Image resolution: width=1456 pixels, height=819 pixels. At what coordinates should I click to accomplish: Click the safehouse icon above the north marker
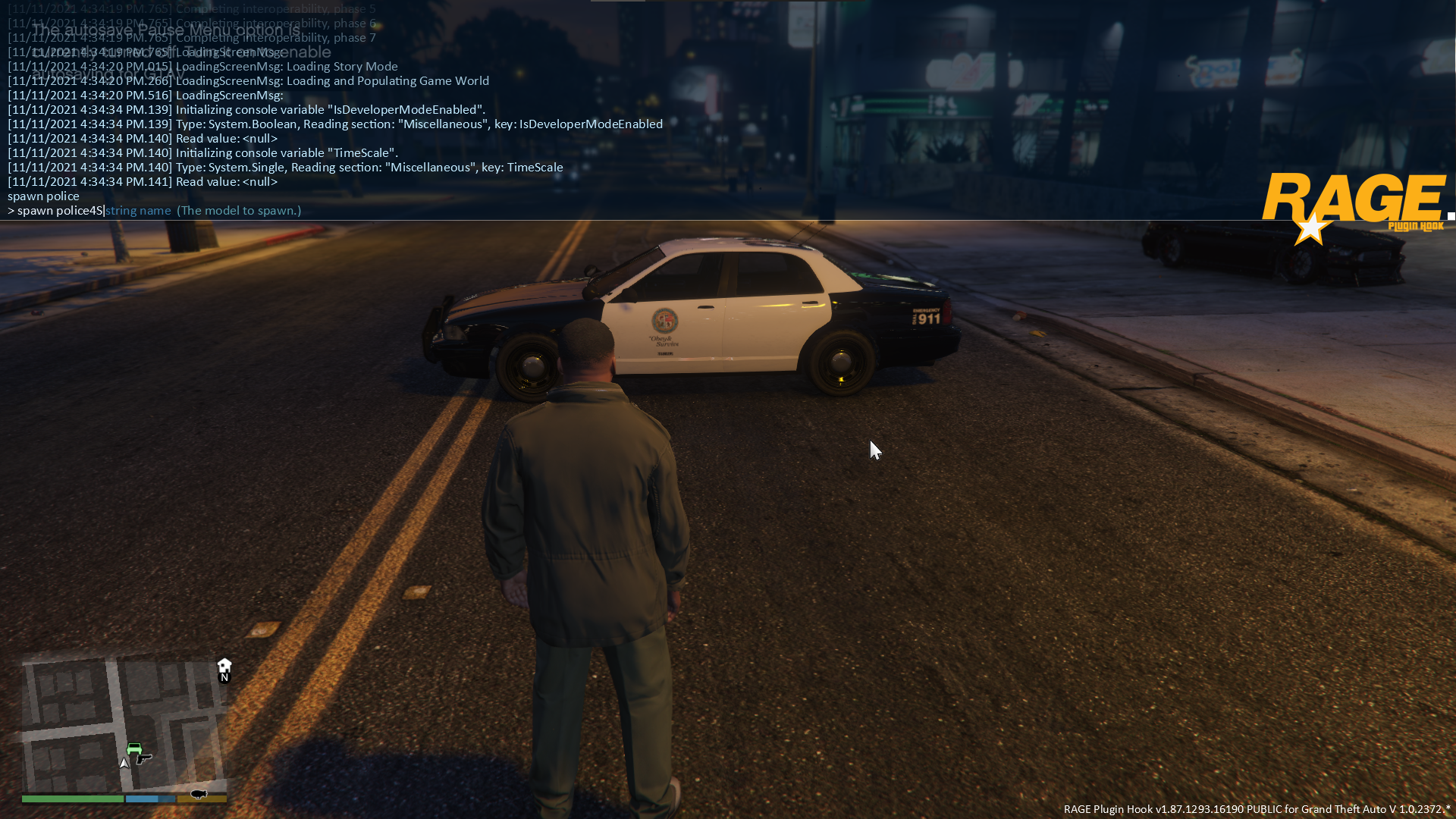(224, 665)
